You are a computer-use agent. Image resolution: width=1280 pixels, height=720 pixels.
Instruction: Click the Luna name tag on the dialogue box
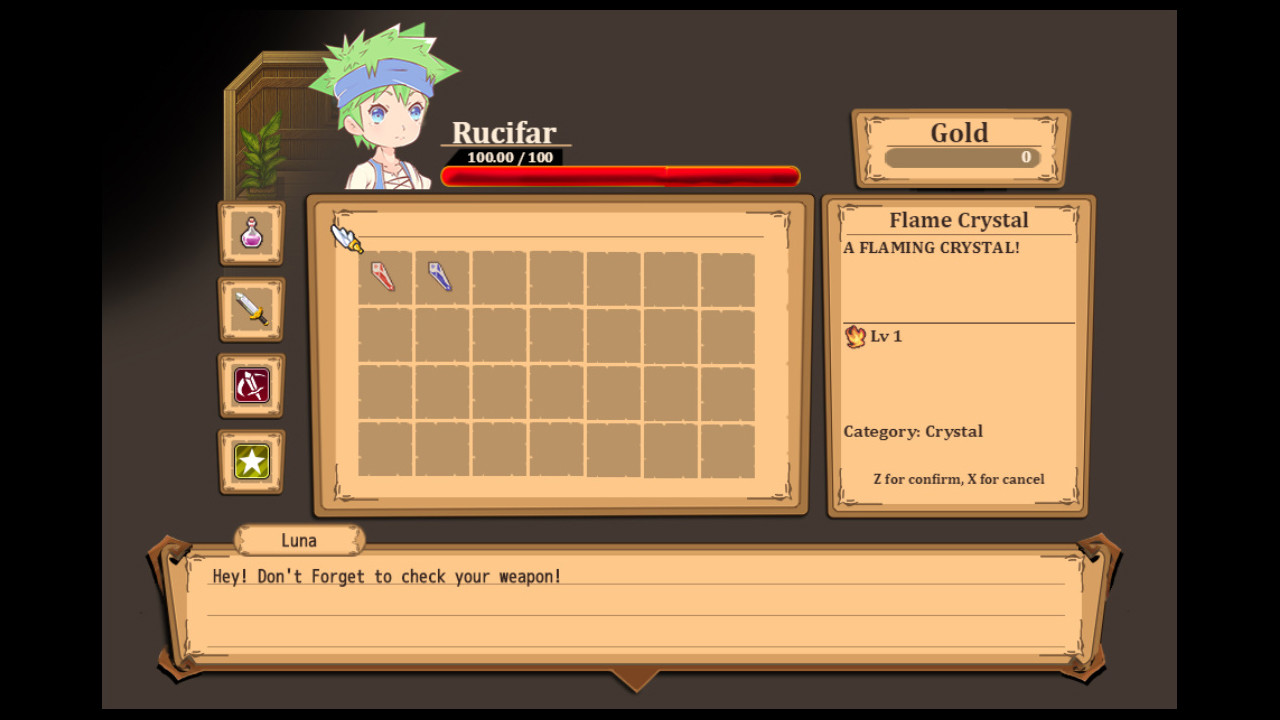tap(298, 540)
